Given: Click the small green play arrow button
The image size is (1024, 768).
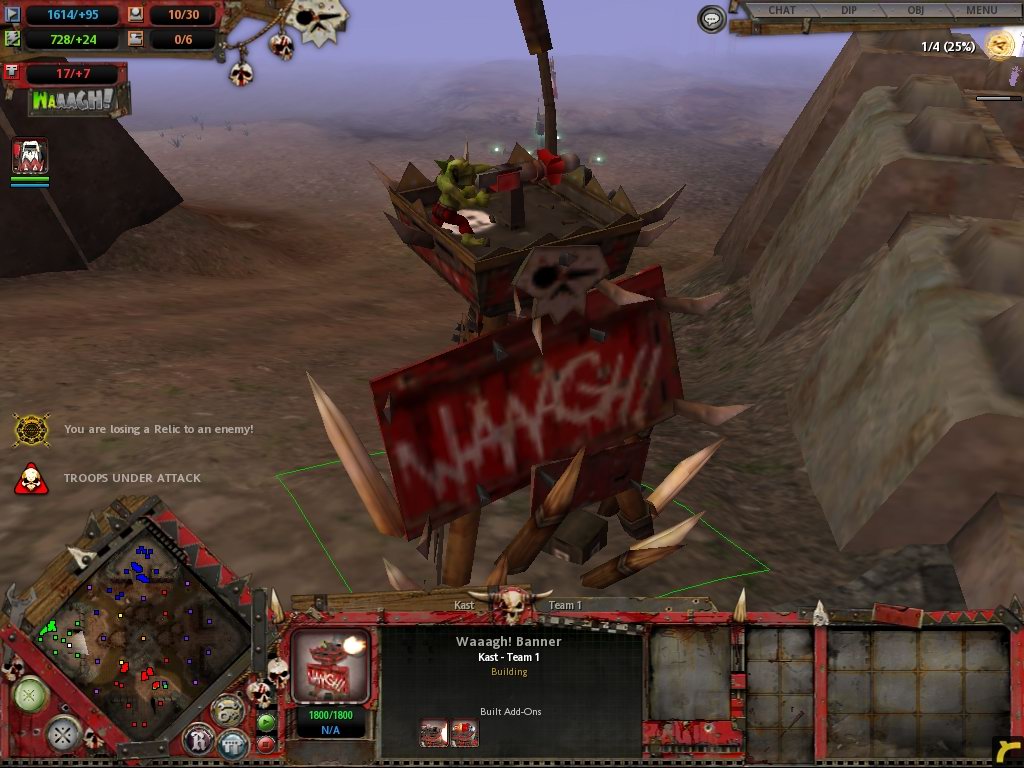Looking at the screenshot, I should [x=266, y=722].
